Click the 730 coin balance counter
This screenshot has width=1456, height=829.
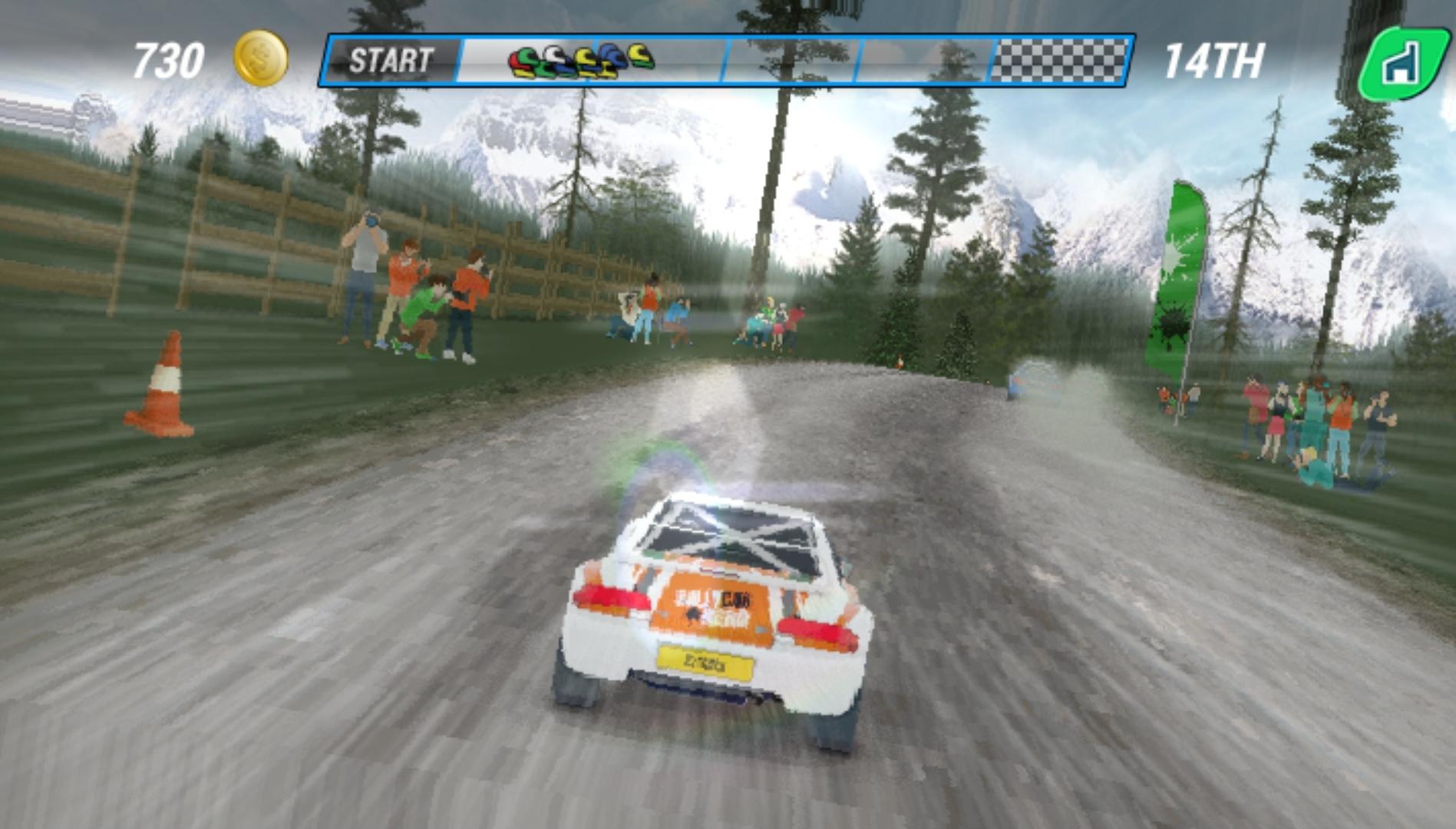tap(170, 57)
